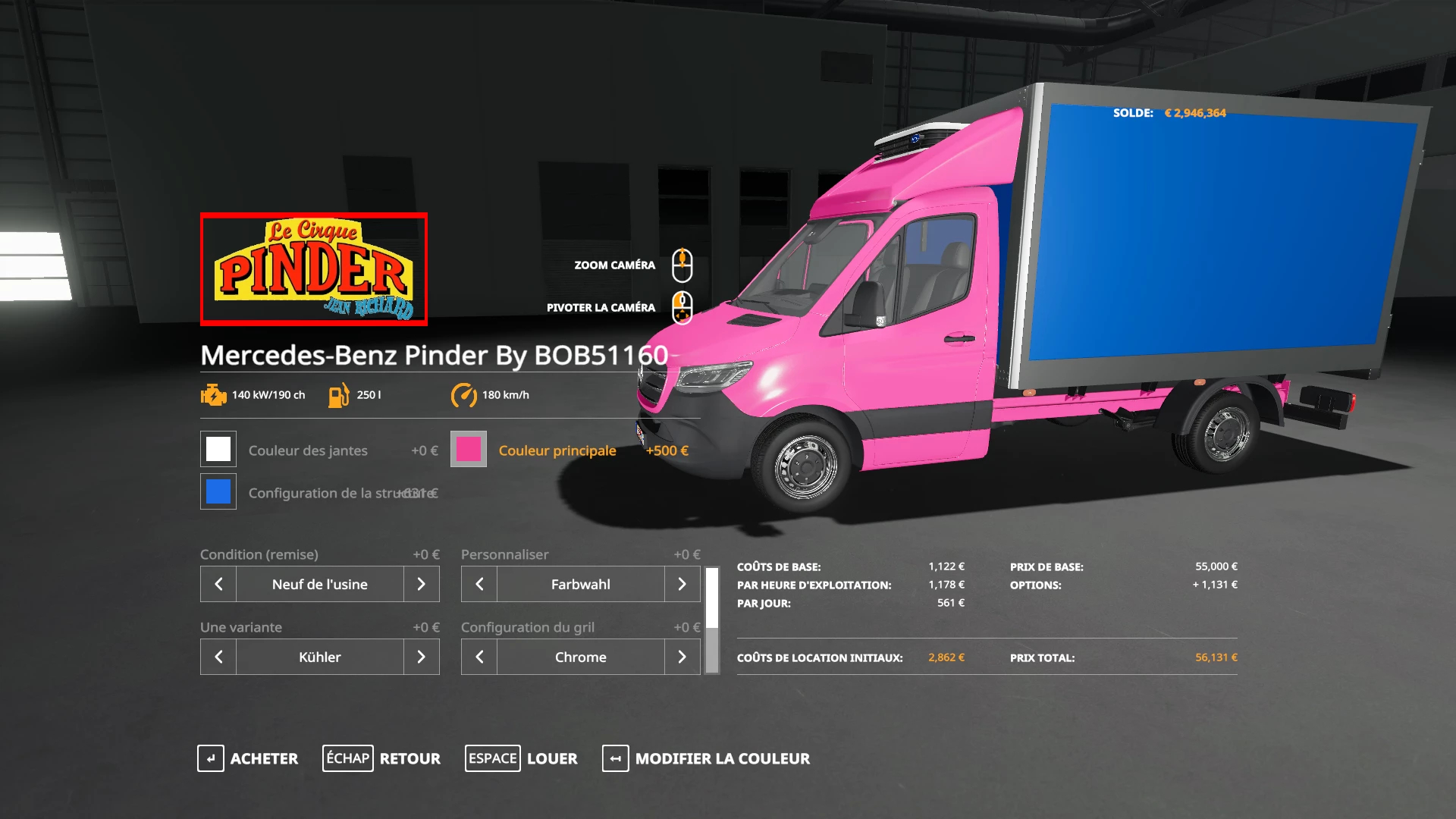The height and width of the screenshot is (819, 1456).
Task: Select next grille configuration after Chrome
Action: click(x=682, y=657)
